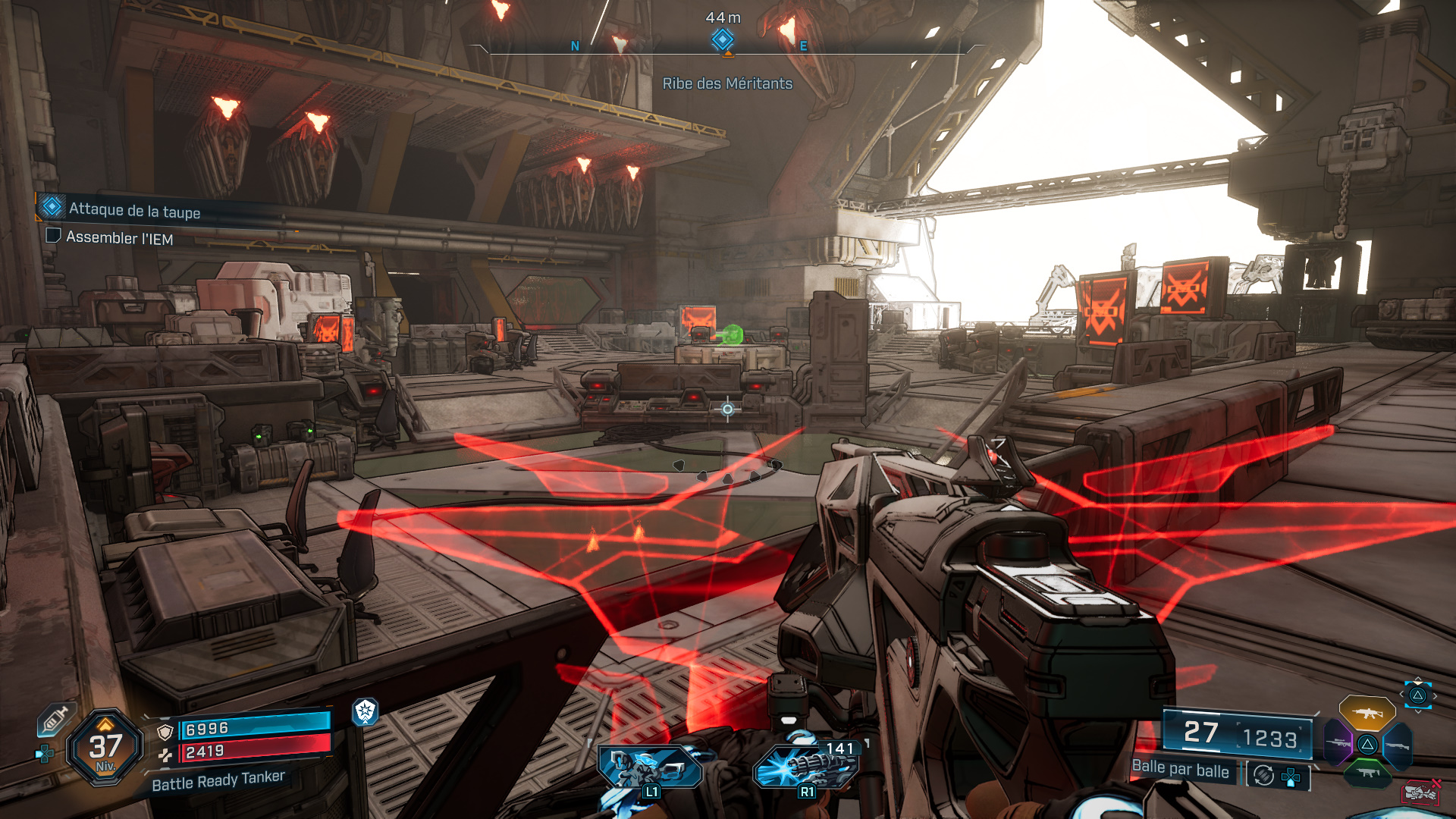Click the red crossed-out vehicle icon

pos(1420,791)
